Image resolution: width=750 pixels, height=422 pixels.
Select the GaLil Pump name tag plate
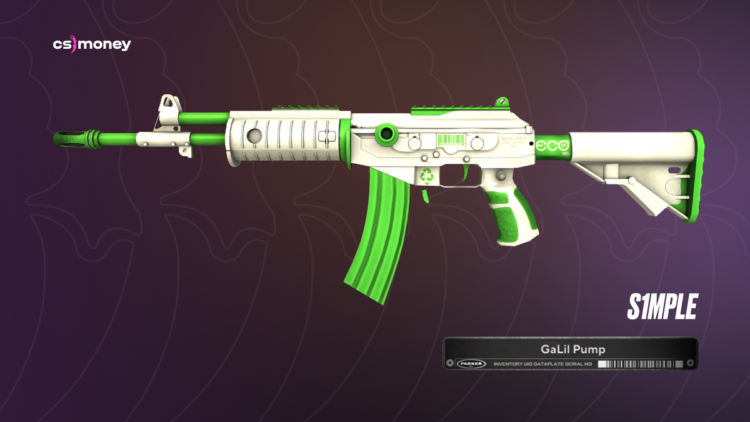[x=569, y=354]
